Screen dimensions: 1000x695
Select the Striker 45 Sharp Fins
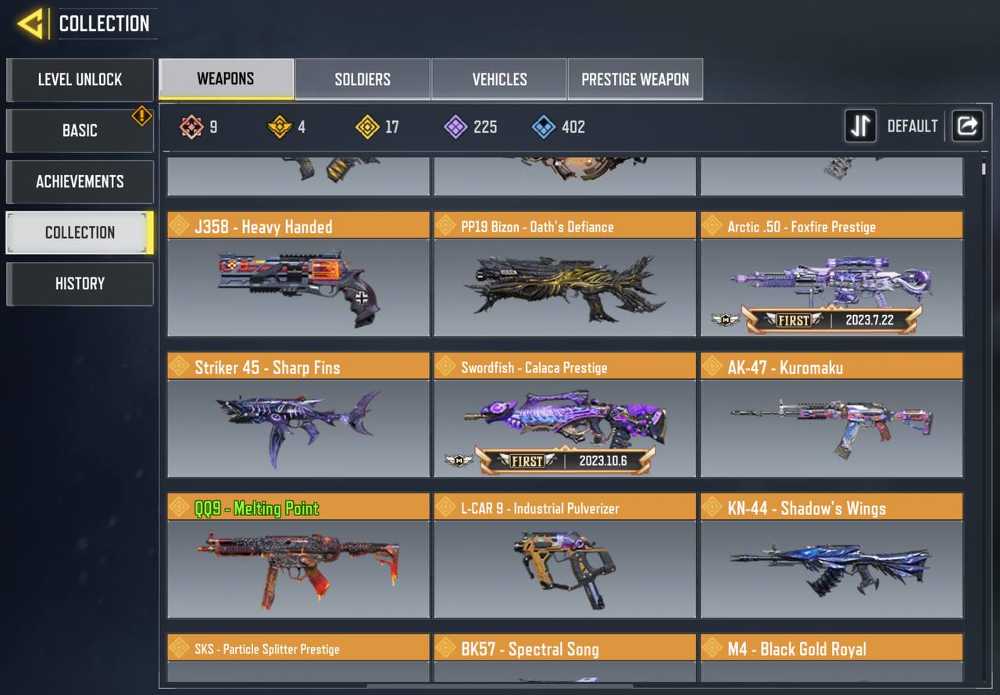[298, 416]
